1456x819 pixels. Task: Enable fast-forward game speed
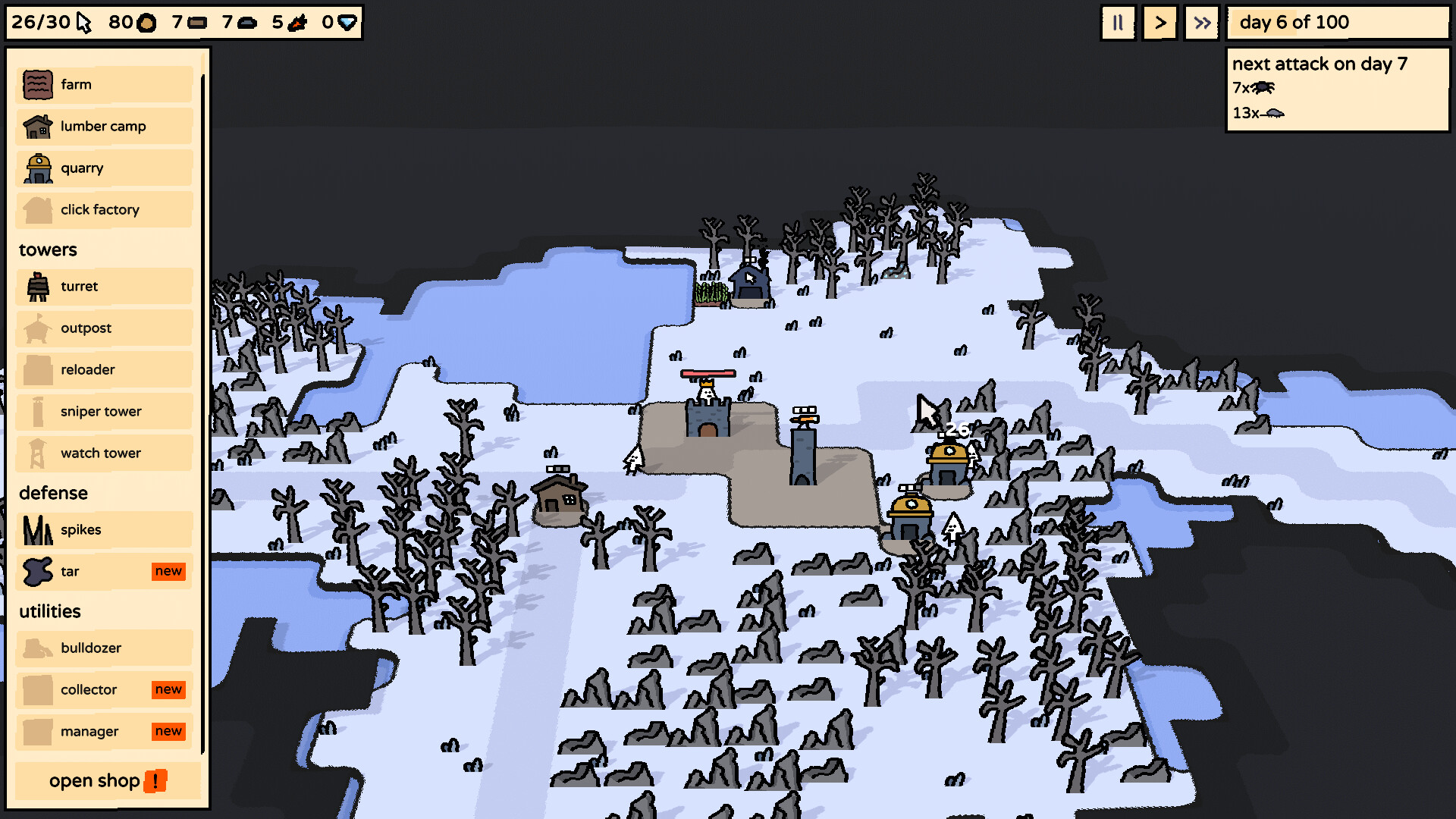1201,23
